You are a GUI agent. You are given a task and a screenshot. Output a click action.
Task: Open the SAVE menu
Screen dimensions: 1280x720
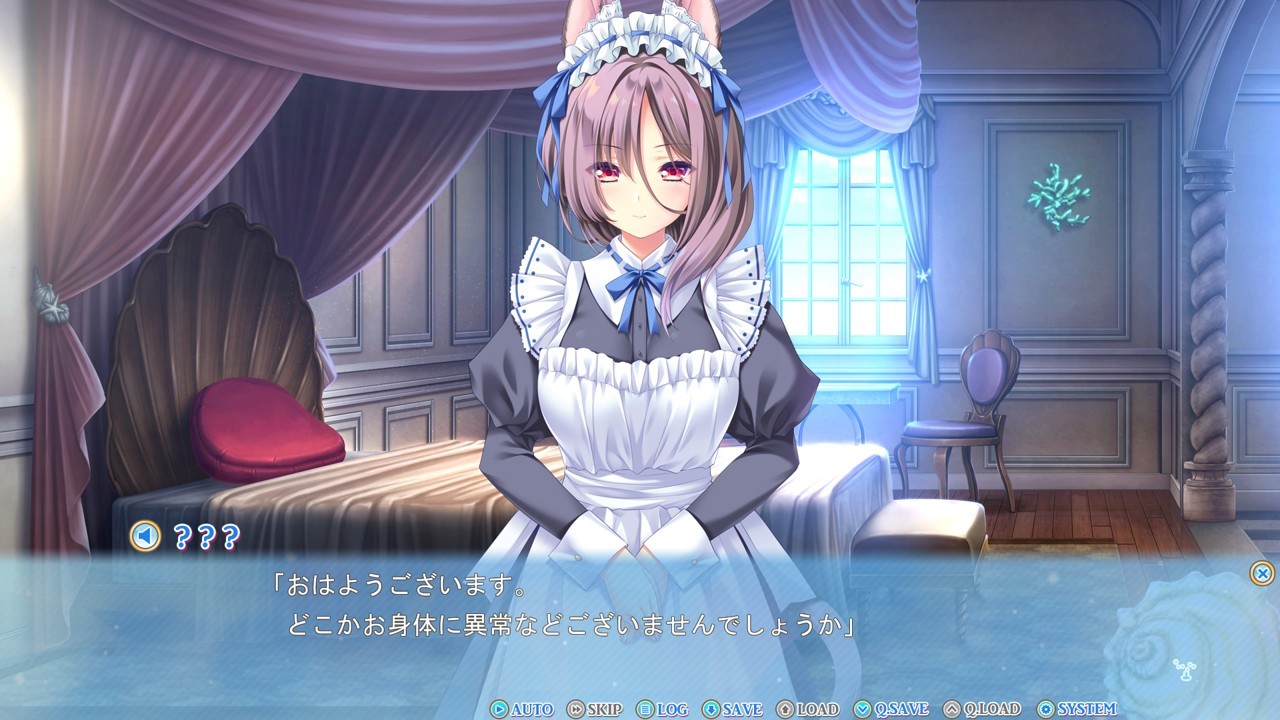click(x=732, y=709)
